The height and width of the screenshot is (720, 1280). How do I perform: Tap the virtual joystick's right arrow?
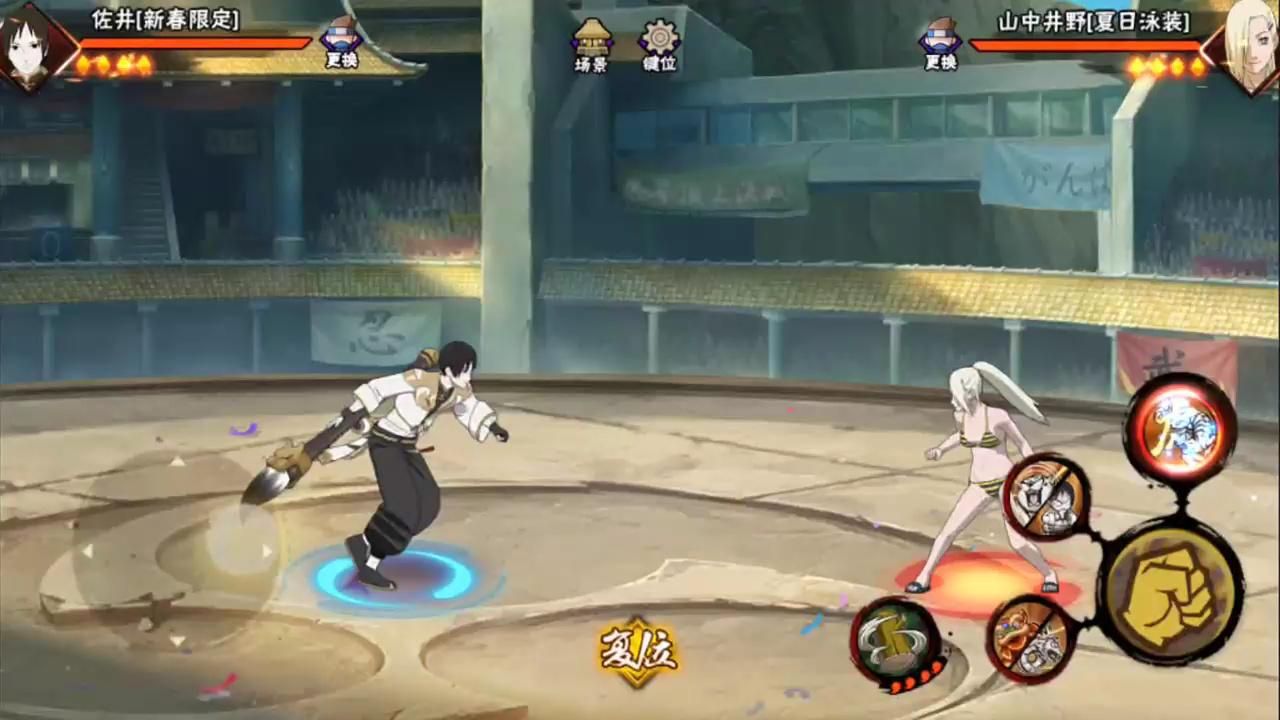pos(266,550)
